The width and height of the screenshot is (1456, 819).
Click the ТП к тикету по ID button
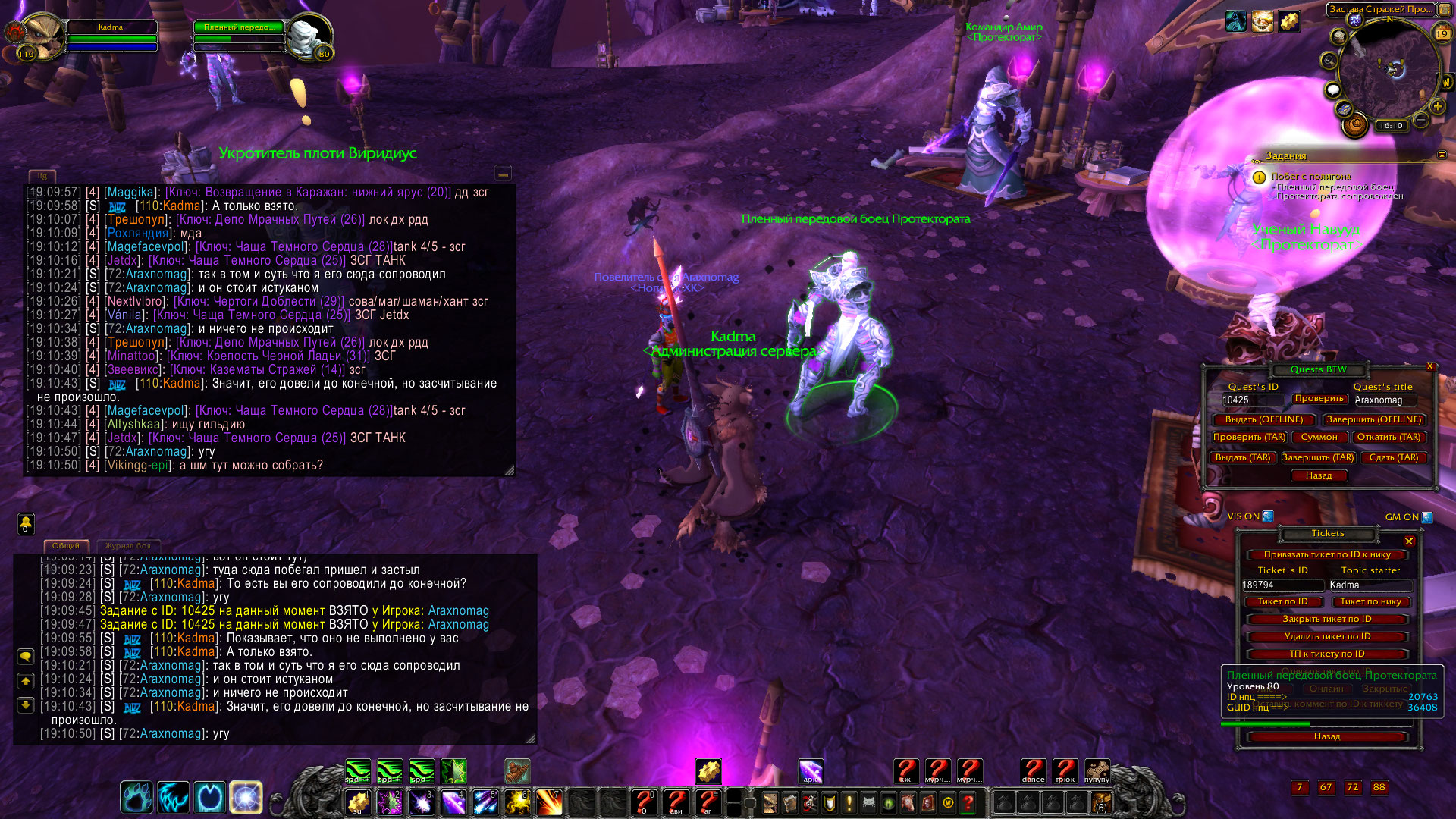(1326, 654)
